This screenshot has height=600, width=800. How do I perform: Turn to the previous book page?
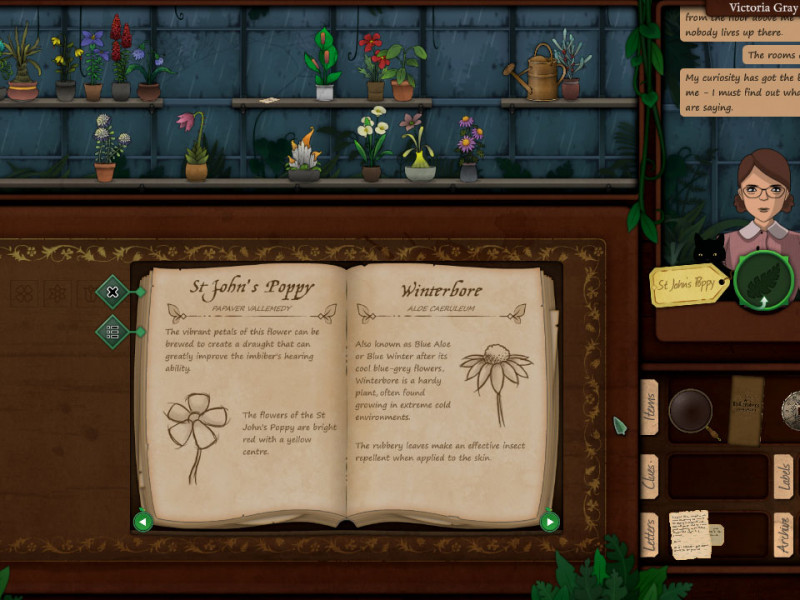coord(143,521)
